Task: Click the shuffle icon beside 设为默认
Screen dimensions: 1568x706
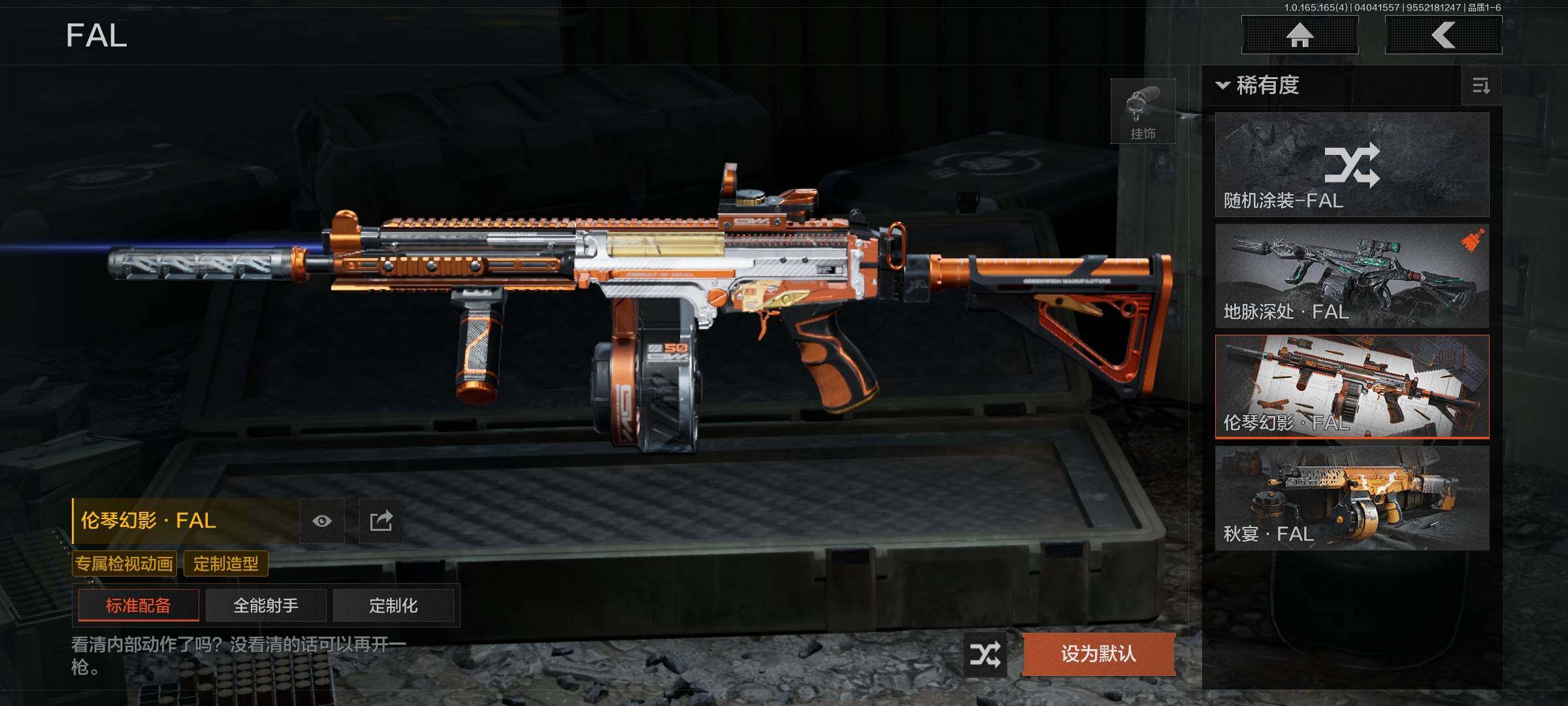Action: (x=985, y=654)
